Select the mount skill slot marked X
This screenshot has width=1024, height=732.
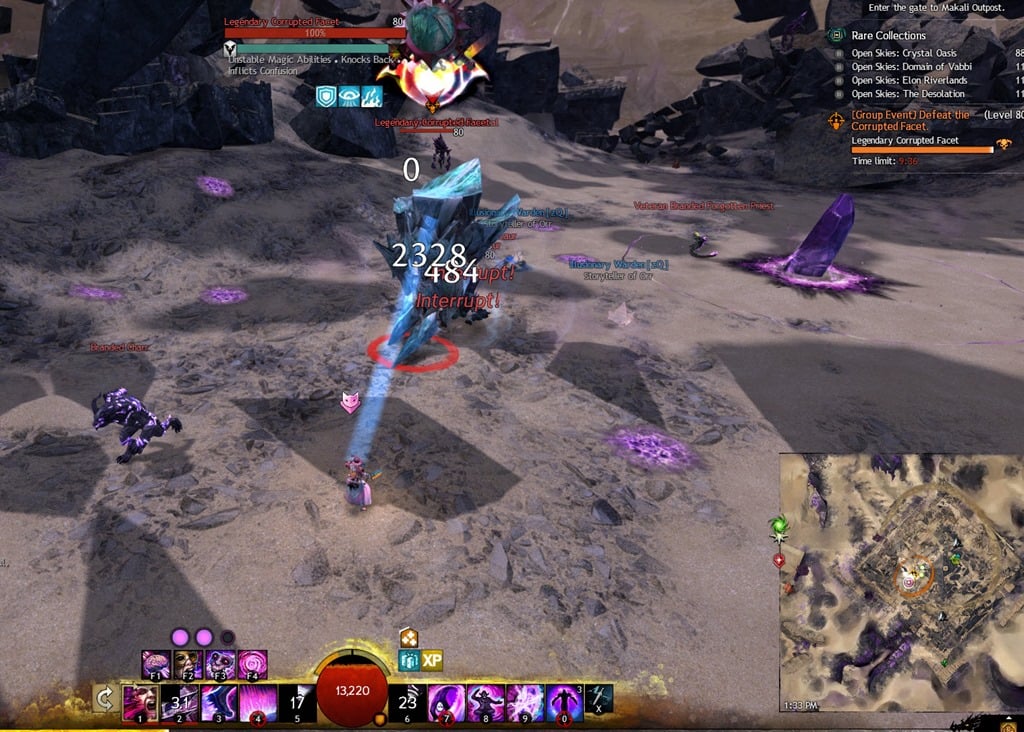[599, 699]
